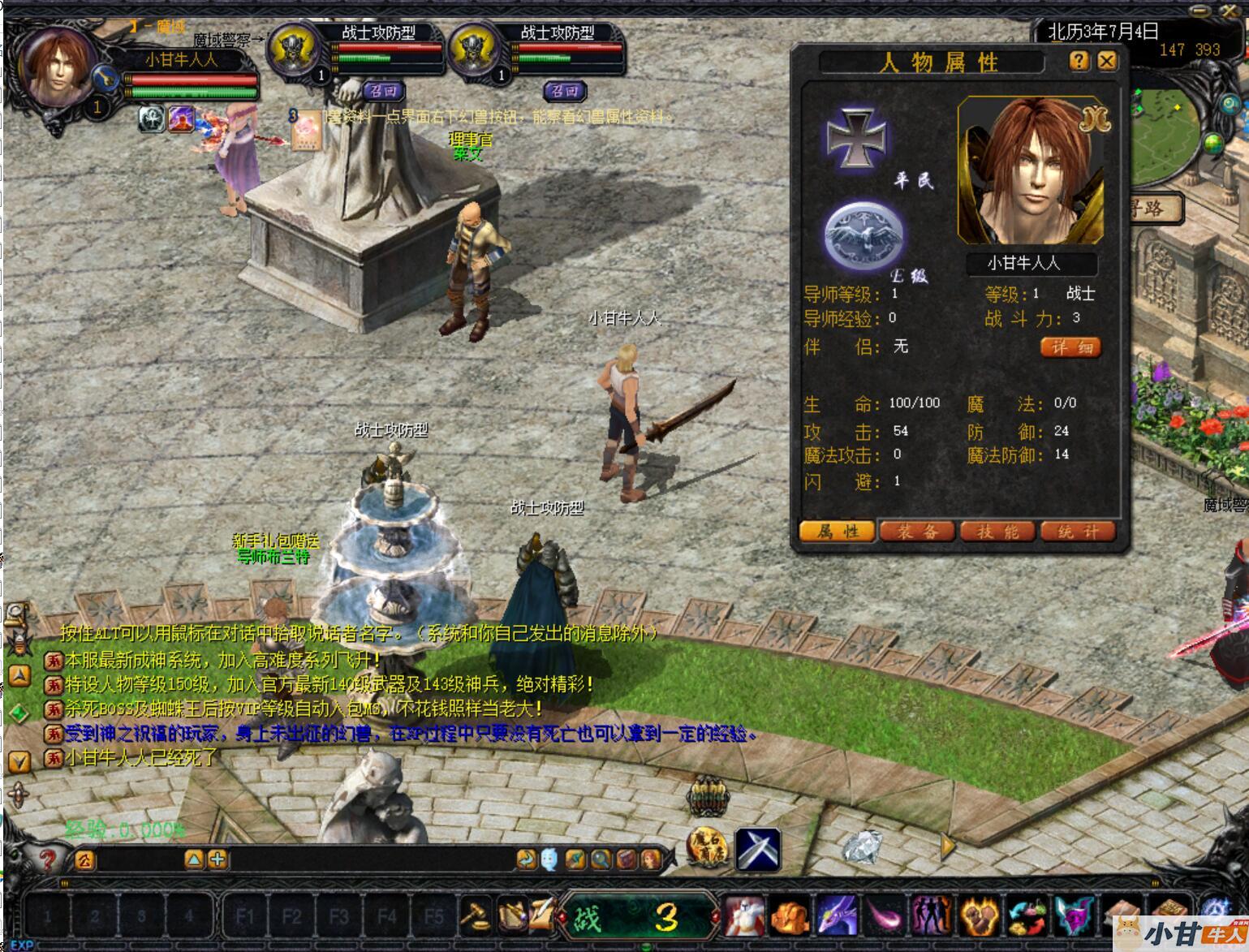Viewport: 1249px width, 952px height.
Task: Open the white armored character icon
Action: pyautogui.click(x=743, y=915)
